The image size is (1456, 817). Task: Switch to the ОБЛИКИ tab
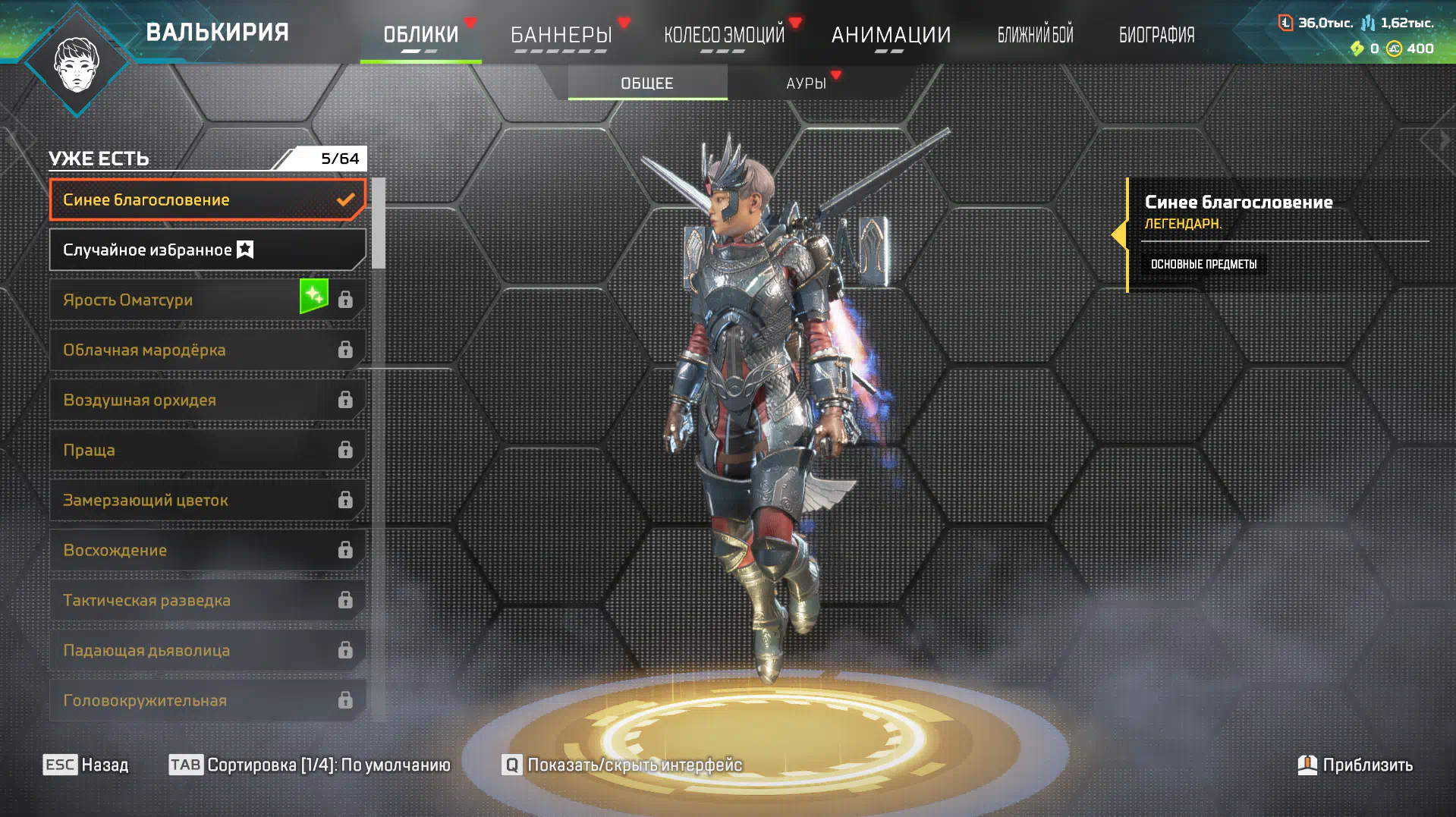click(x=420, y=34)
